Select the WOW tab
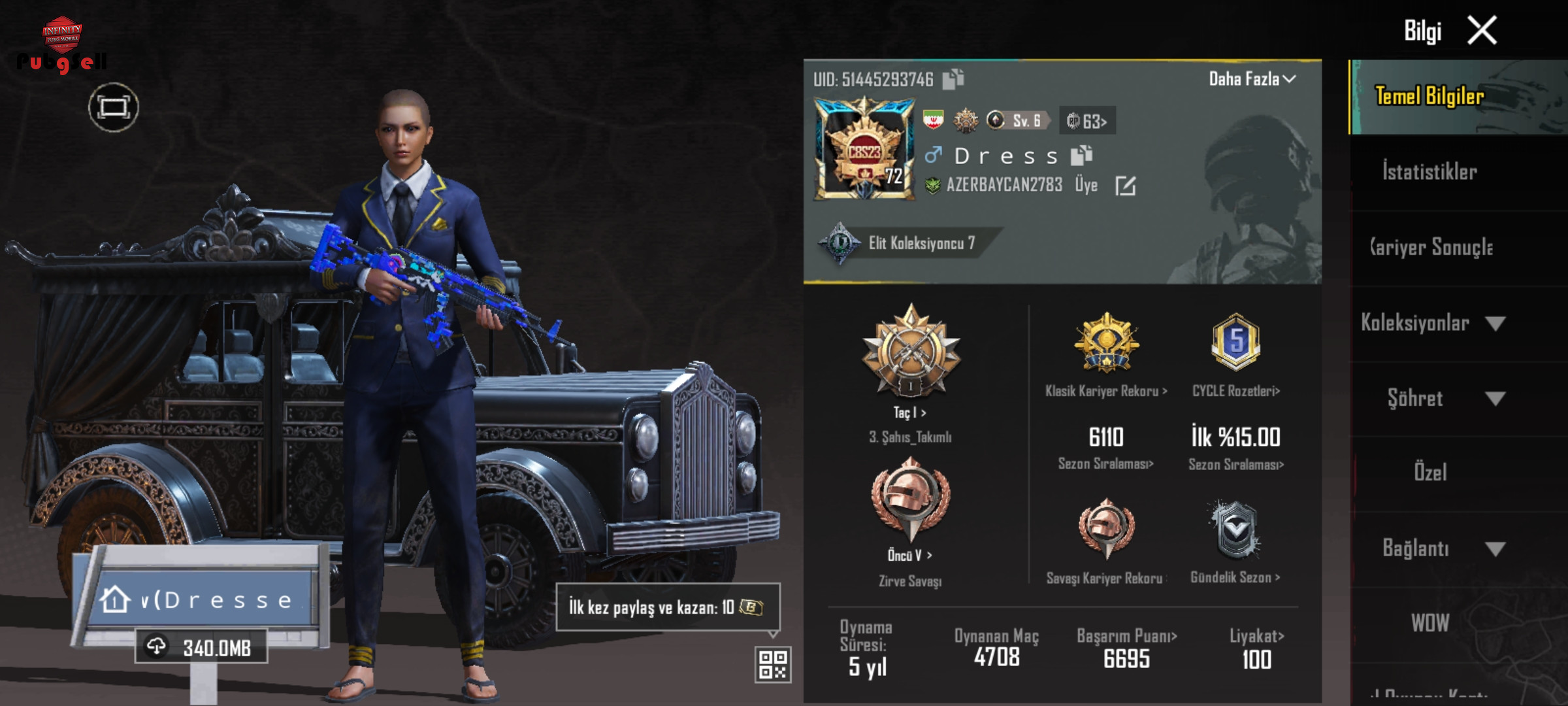Image resolution: width=1568 pixels, height=706 pixels. point(1430,623)
